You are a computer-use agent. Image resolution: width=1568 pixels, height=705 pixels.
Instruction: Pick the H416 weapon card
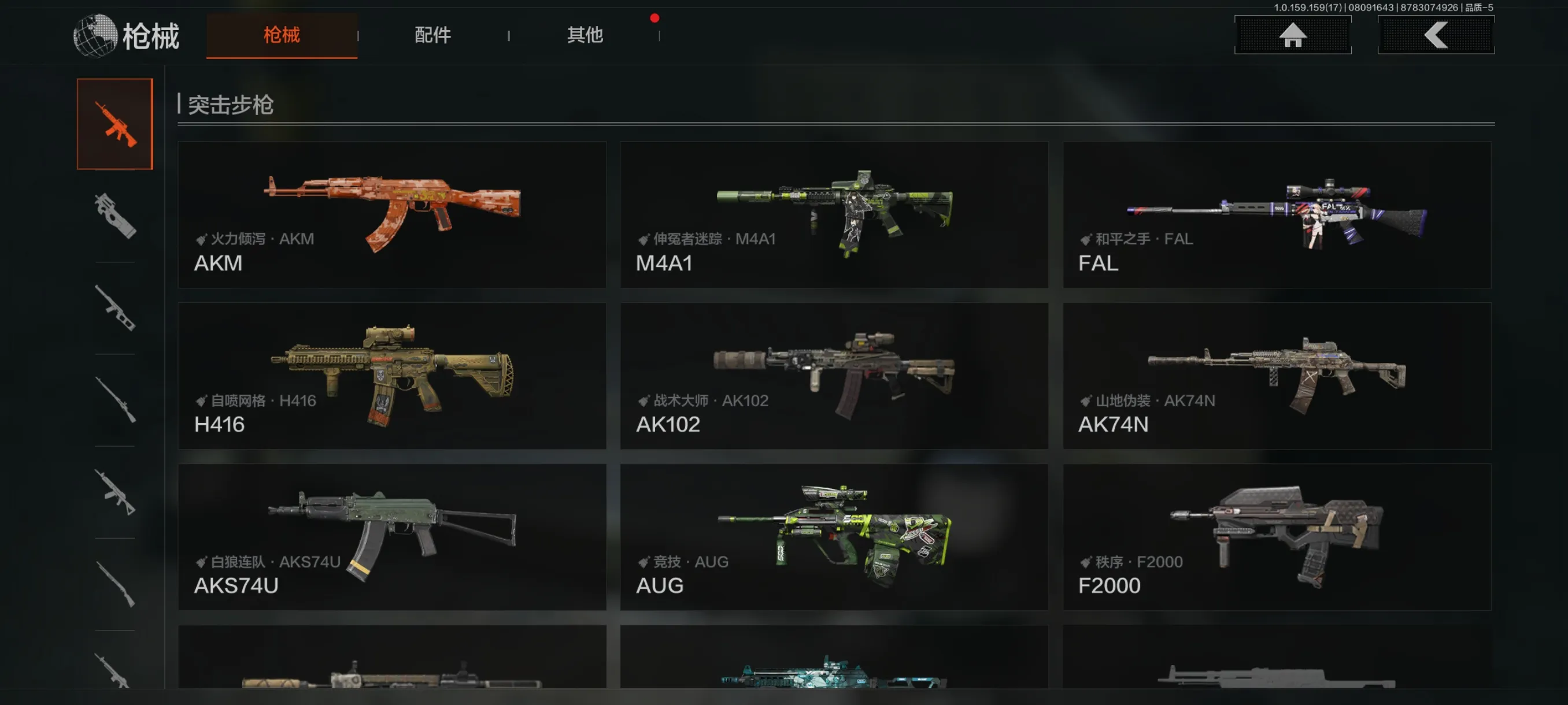(392, 376)
